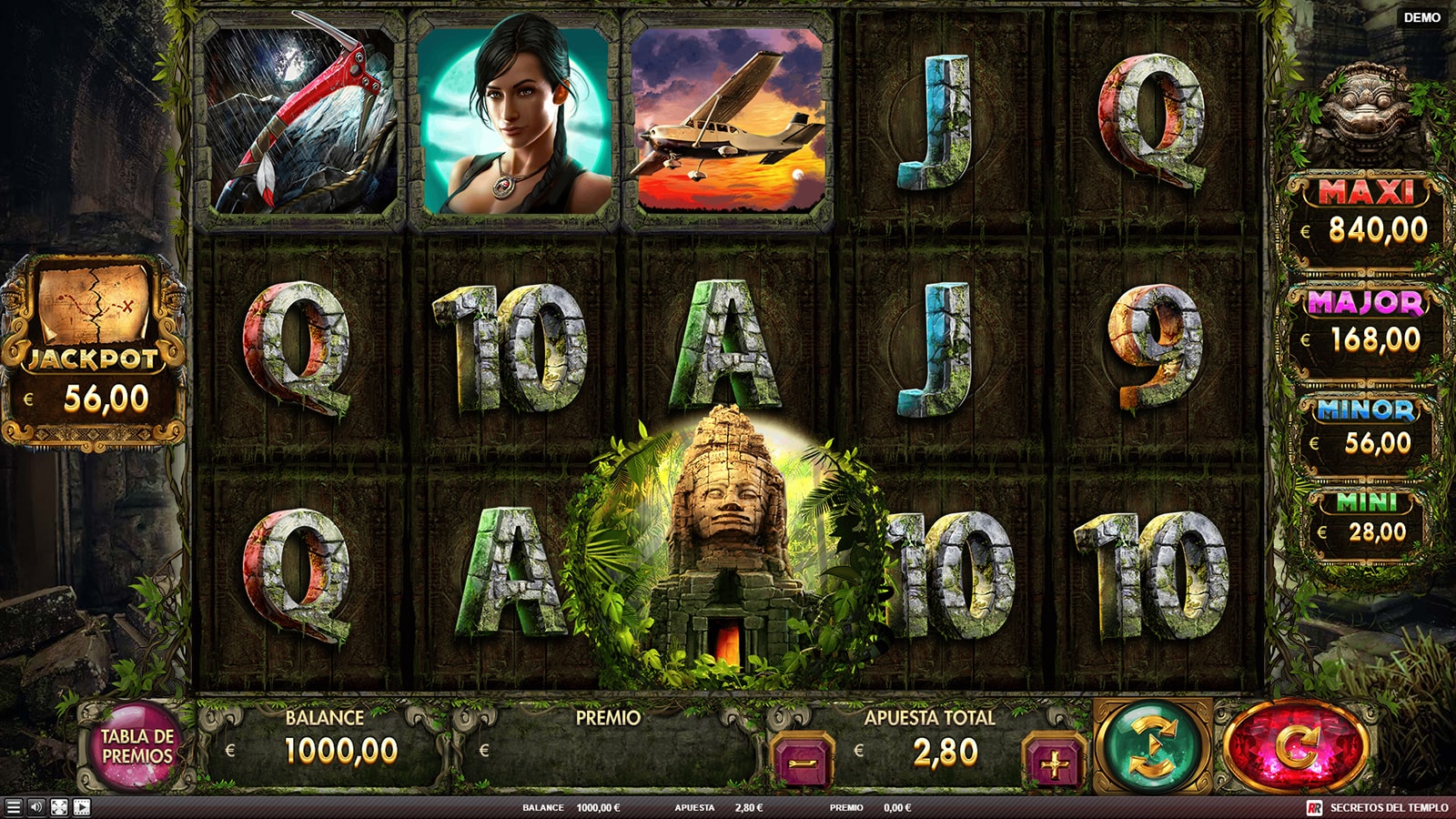Spin the reels with the red gem button
Image resolution: width=1456 pixels, height=819 pixels.
pyautogui.click(x=1295, y=746)
